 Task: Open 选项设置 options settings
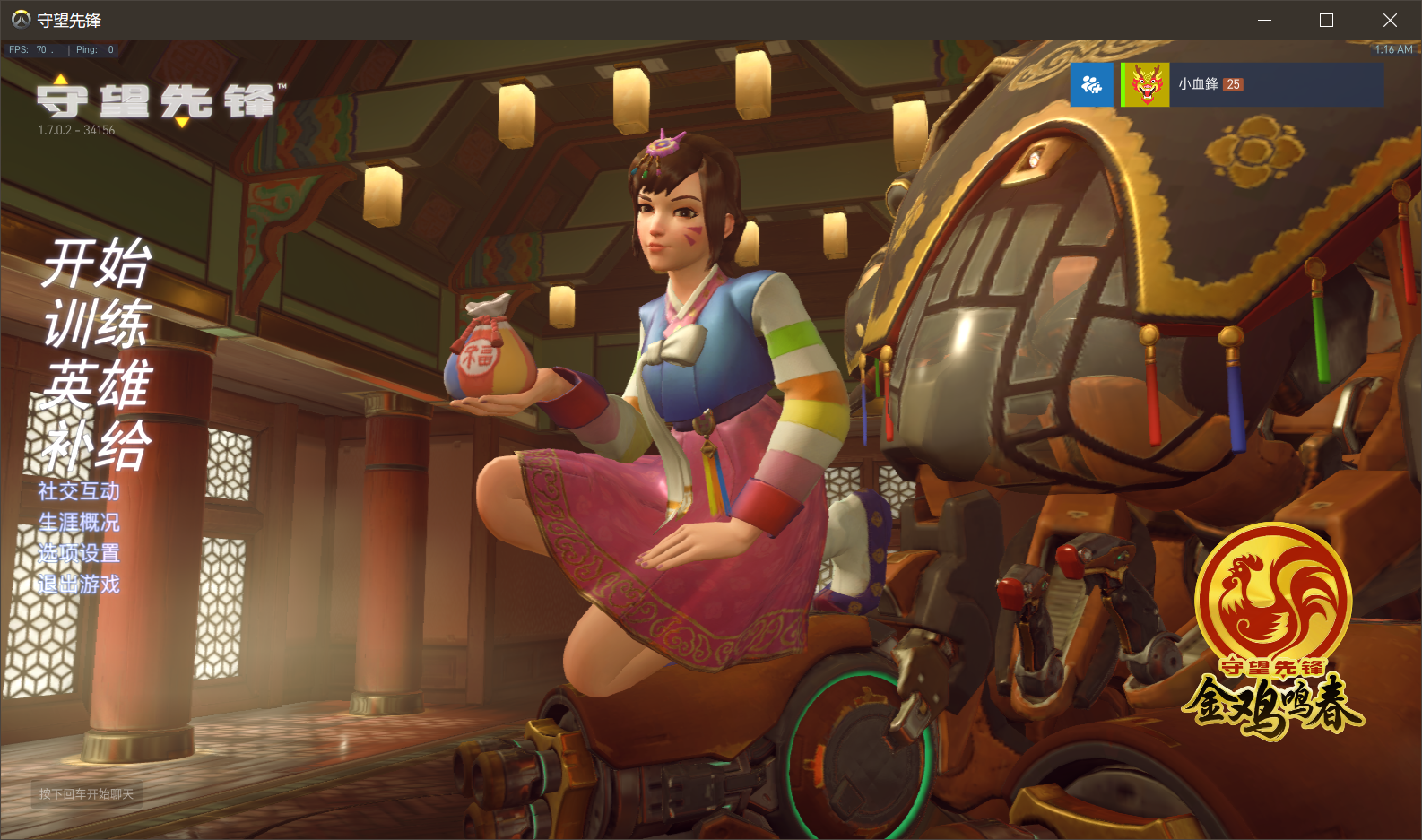(x=80, y=555)
